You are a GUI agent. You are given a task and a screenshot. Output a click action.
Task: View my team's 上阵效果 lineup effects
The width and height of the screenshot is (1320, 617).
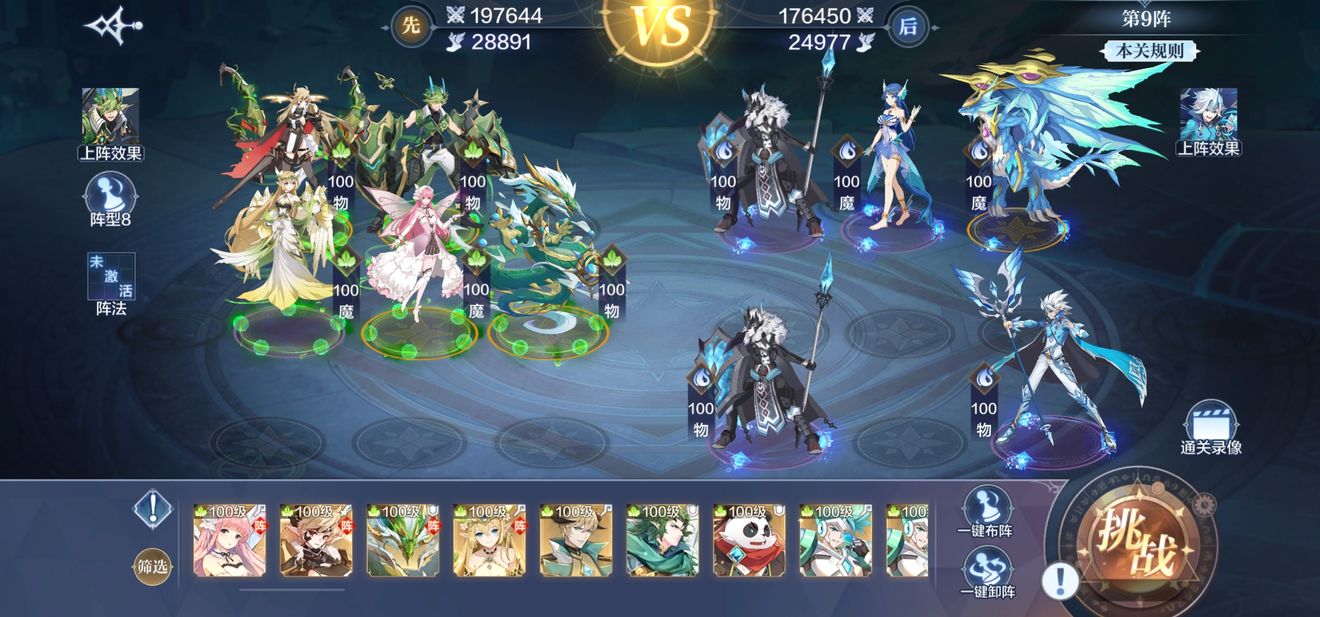[110, 124]
